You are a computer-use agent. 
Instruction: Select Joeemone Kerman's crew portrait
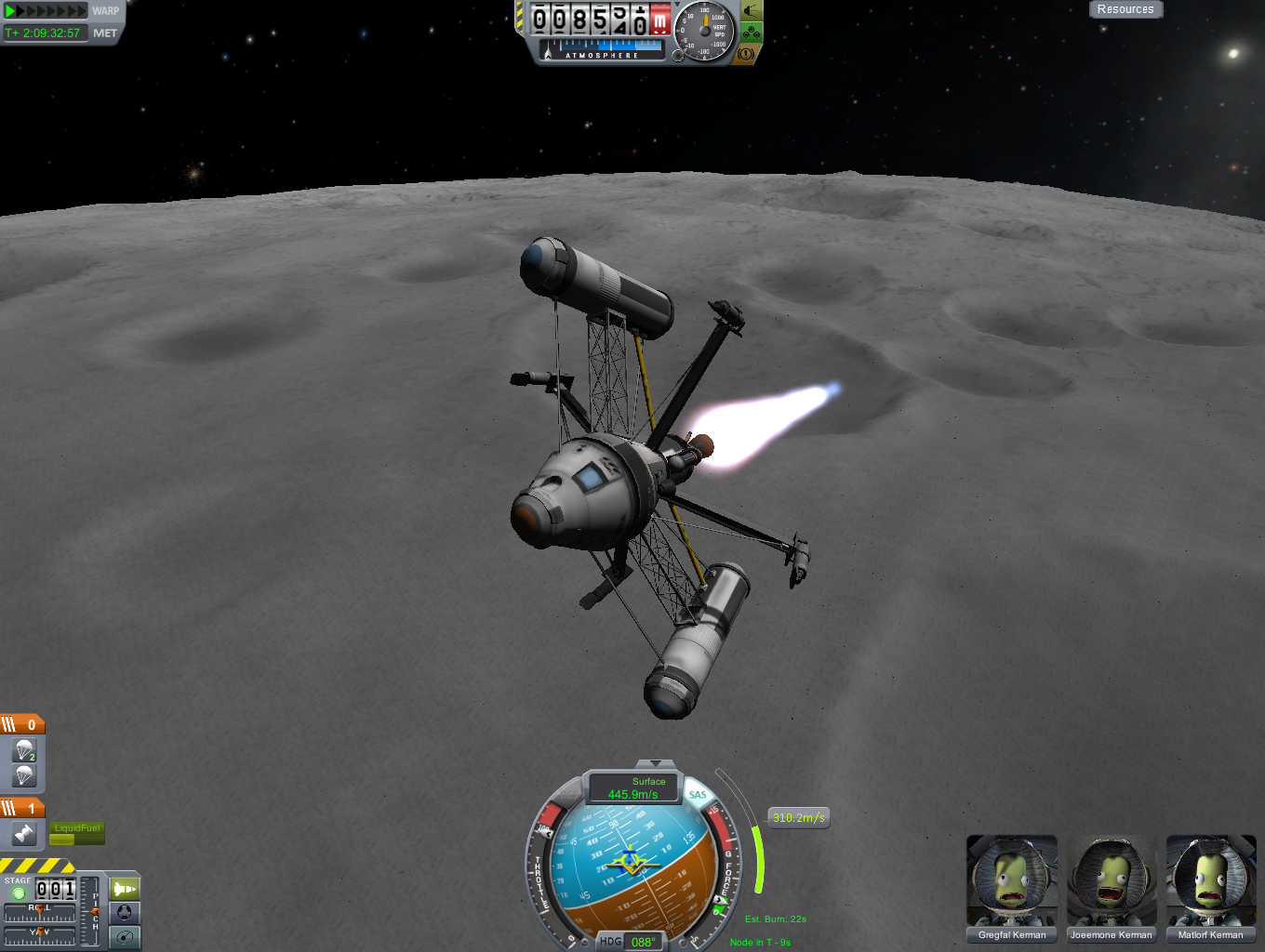click(1112, 881)
